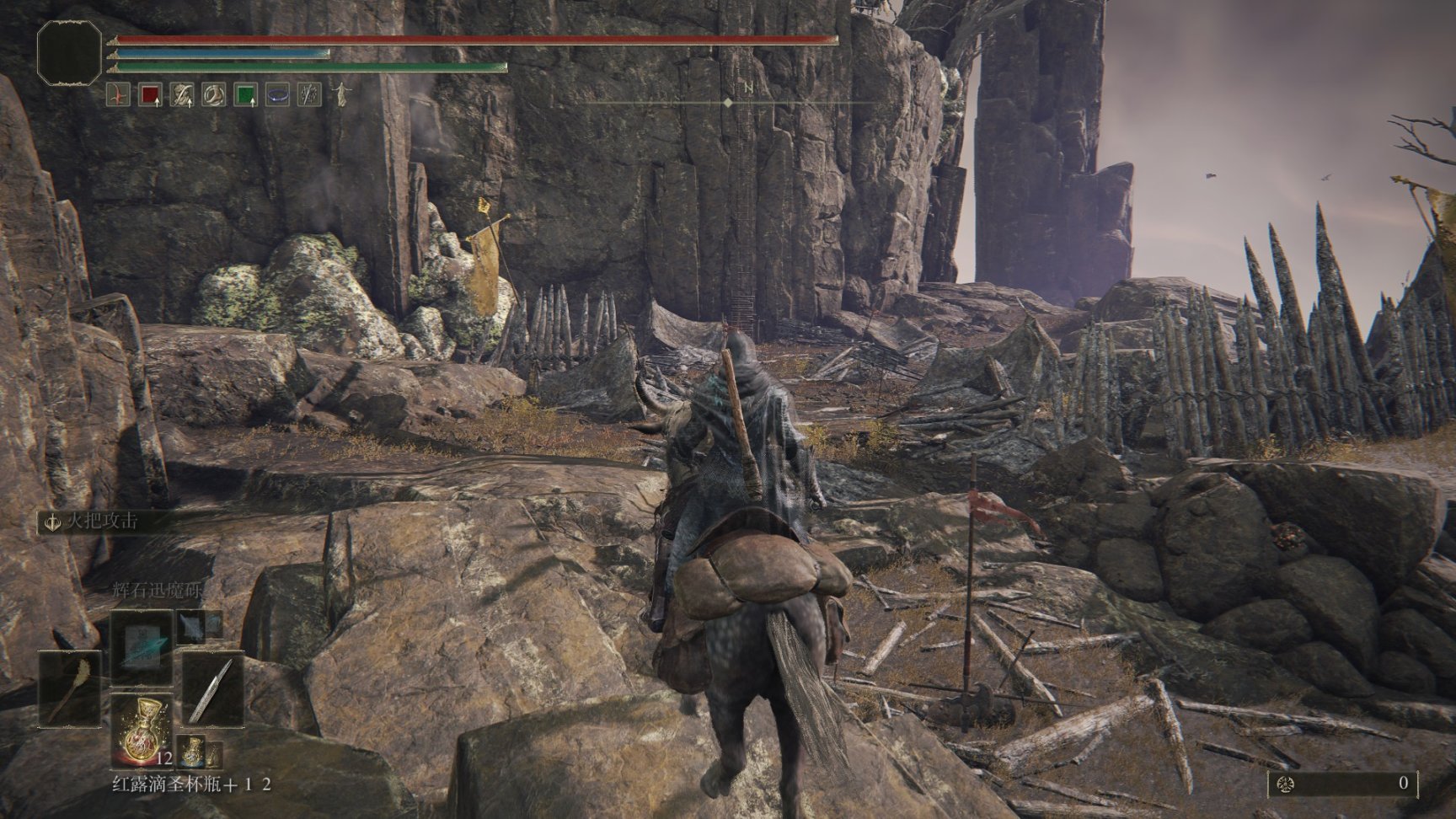Viewport: 1456px width, 819px height.
Task: Select the sword in the right-hand slot
Action: (213, 691)
